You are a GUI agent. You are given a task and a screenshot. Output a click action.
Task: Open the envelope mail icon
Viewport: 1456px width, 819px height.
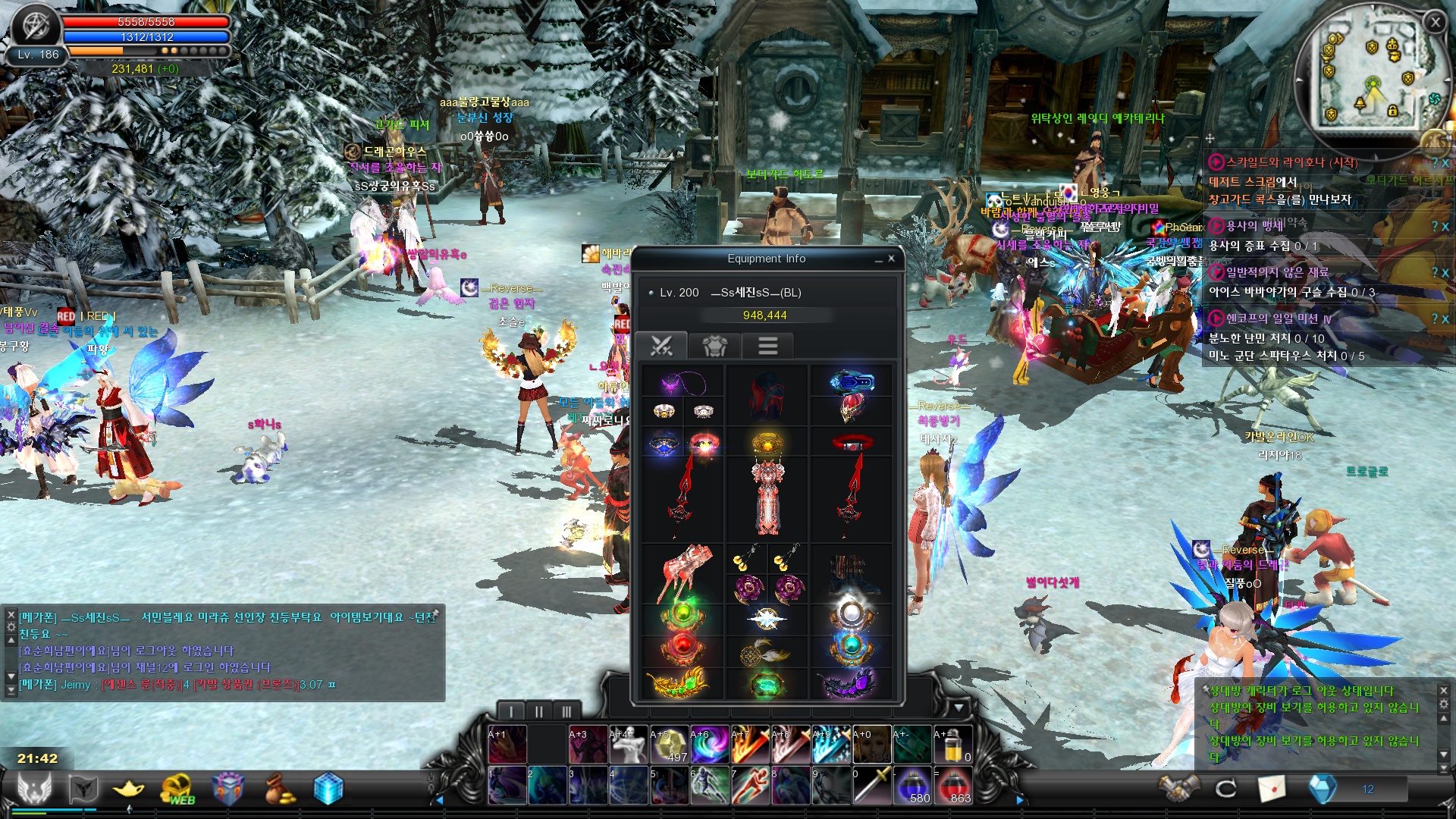click(1272, 789)
